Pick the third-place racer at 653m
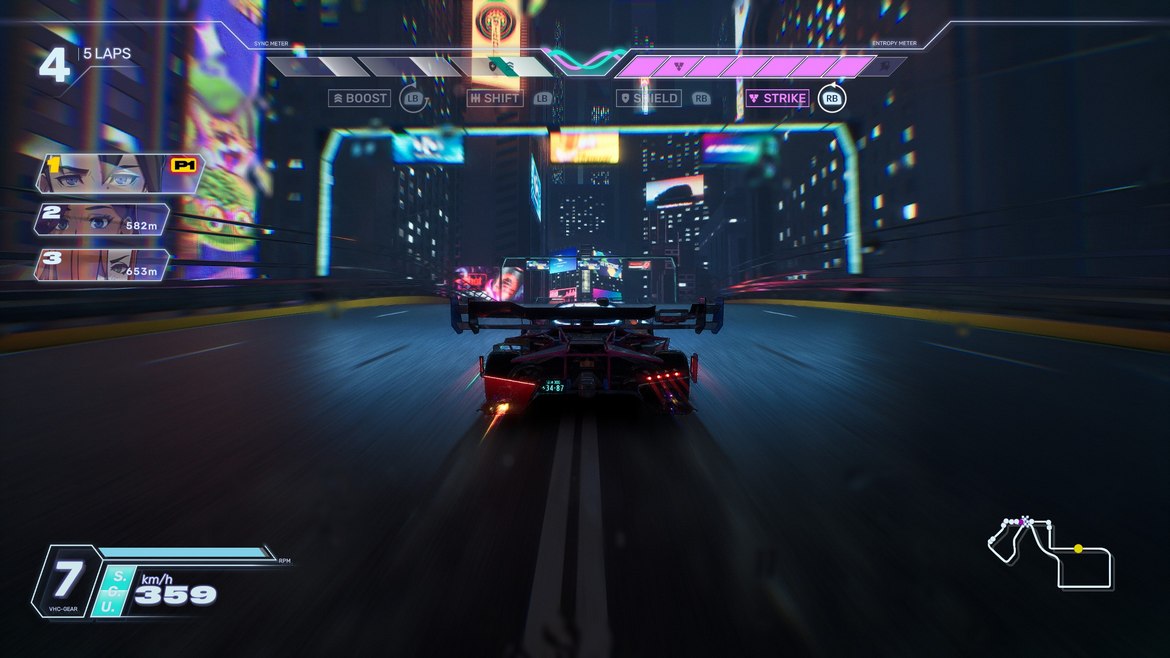 (102, 265)
